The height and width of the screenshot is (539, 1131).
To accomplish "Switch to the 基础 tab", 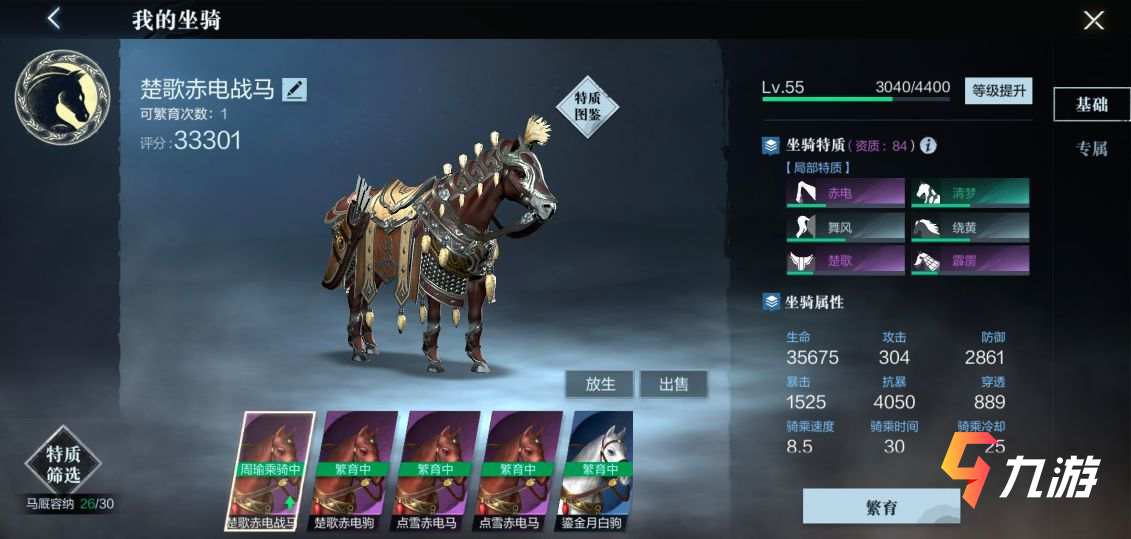I will click(1091, 104).
